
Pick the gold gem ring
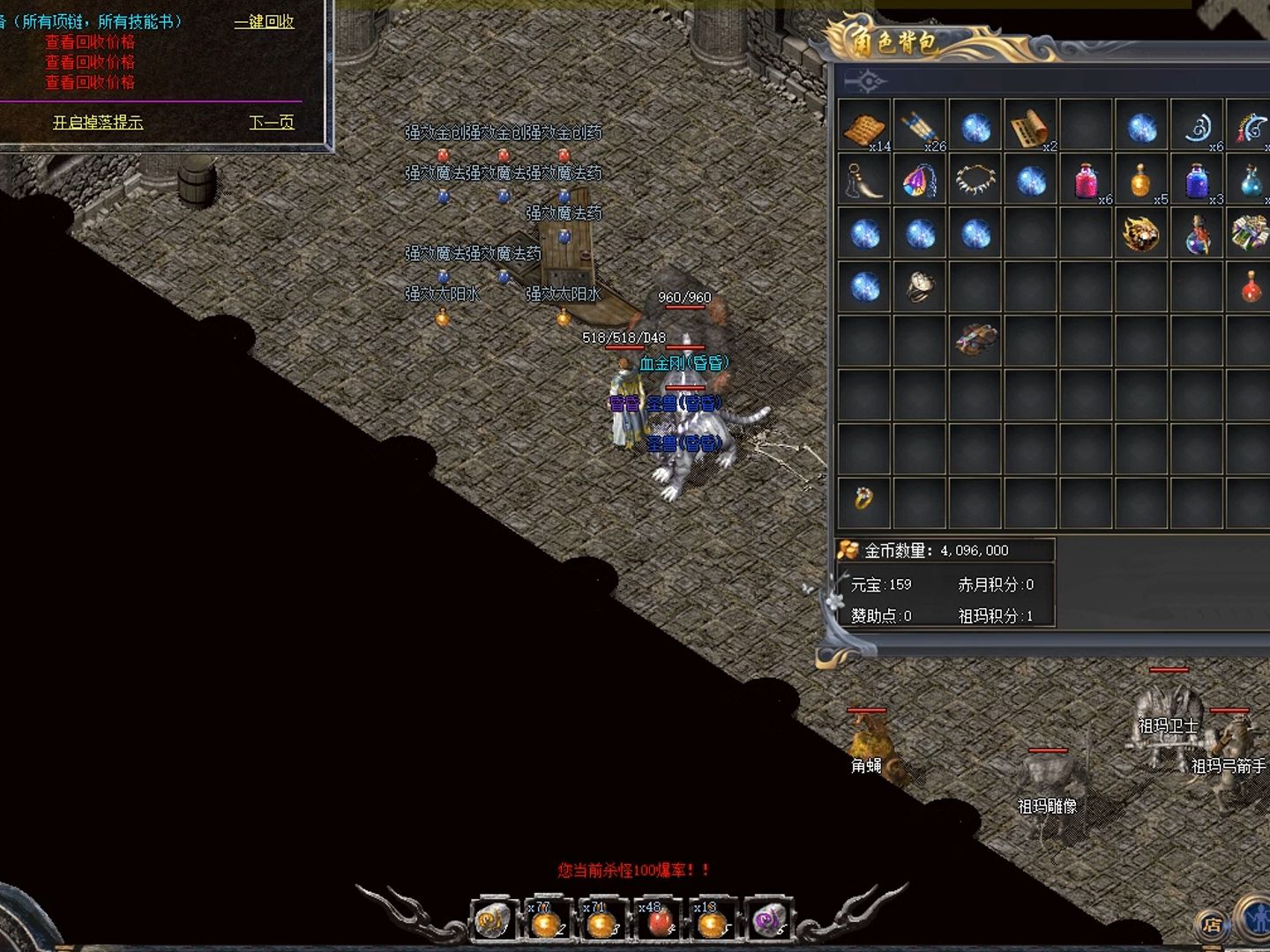(x=863, y=499)
